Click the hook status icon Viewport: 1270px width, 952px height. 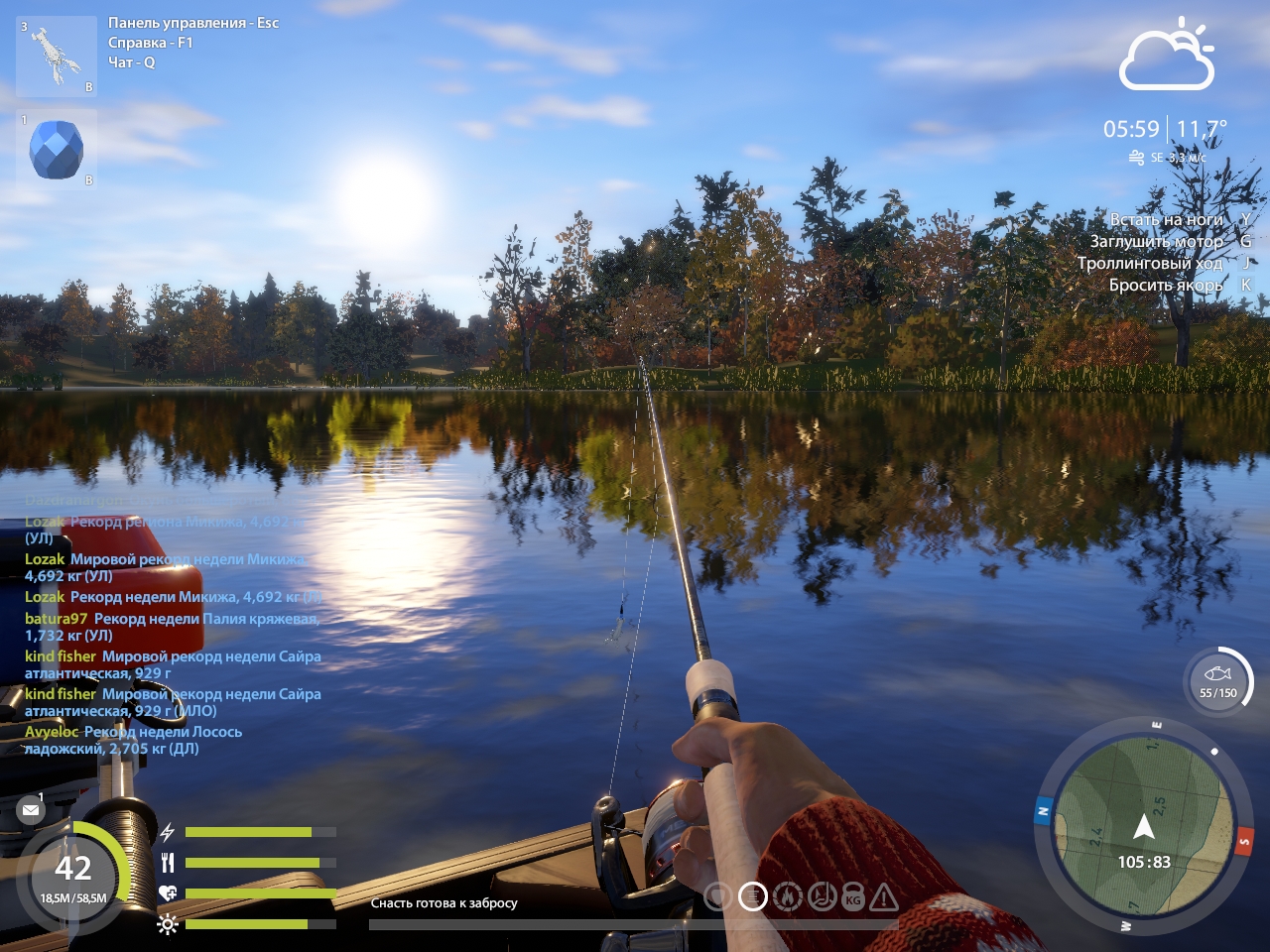[x=822, y=897]
